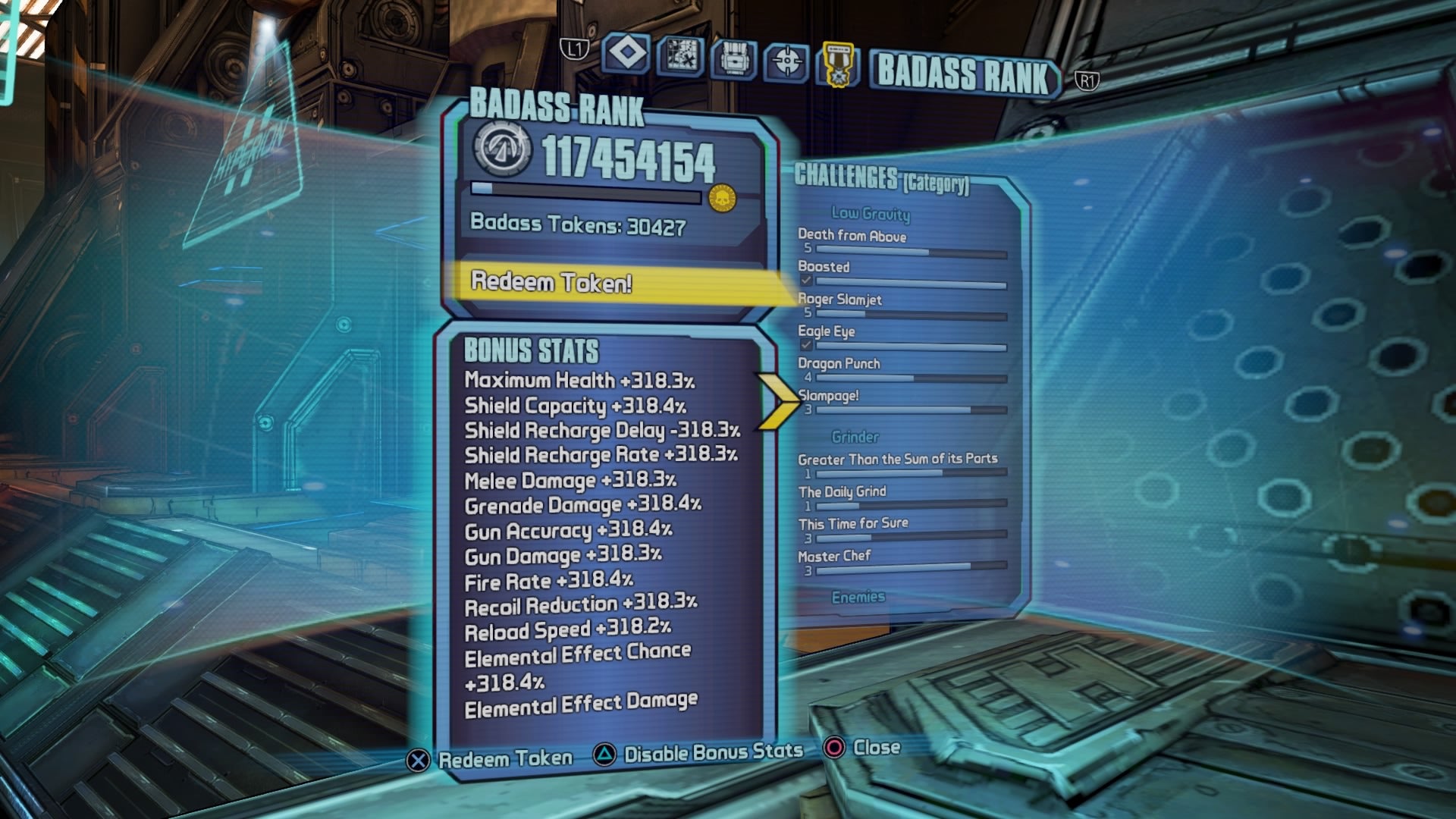Select the Master Chef challenge

(x=834, y=556)
